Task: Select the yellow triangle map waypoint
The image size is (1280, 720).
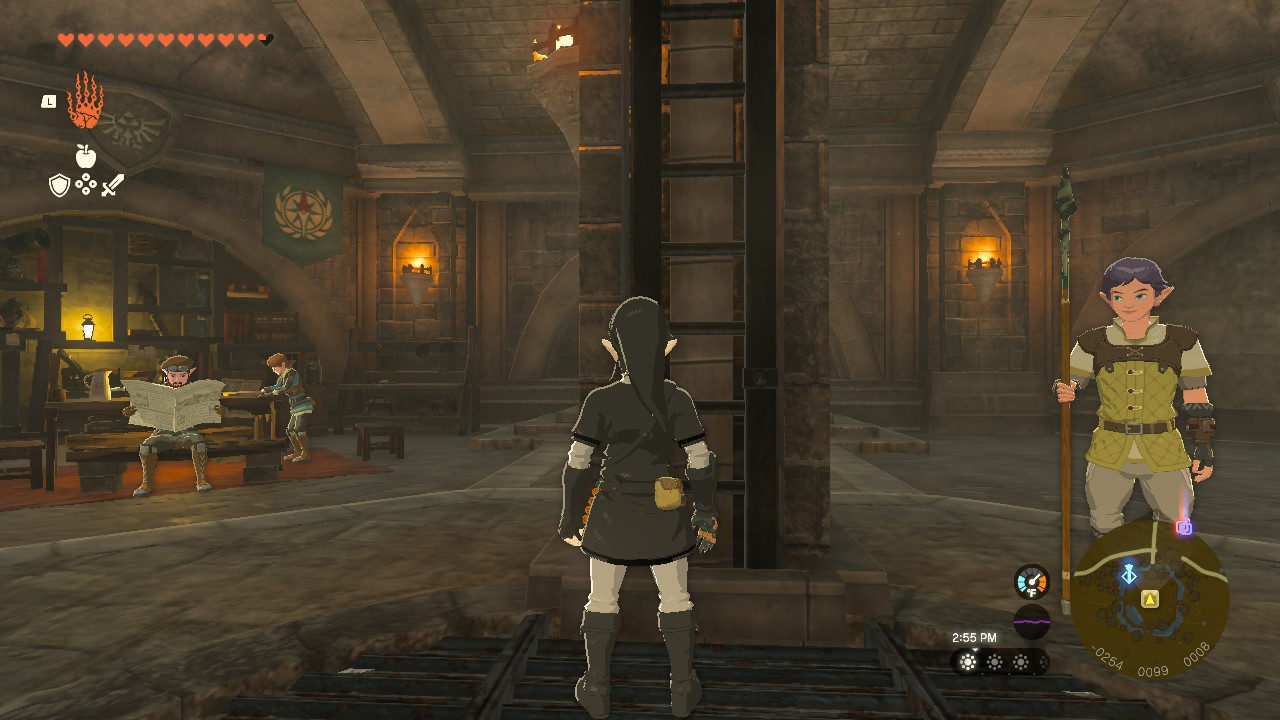Action: click(1150, 598)
